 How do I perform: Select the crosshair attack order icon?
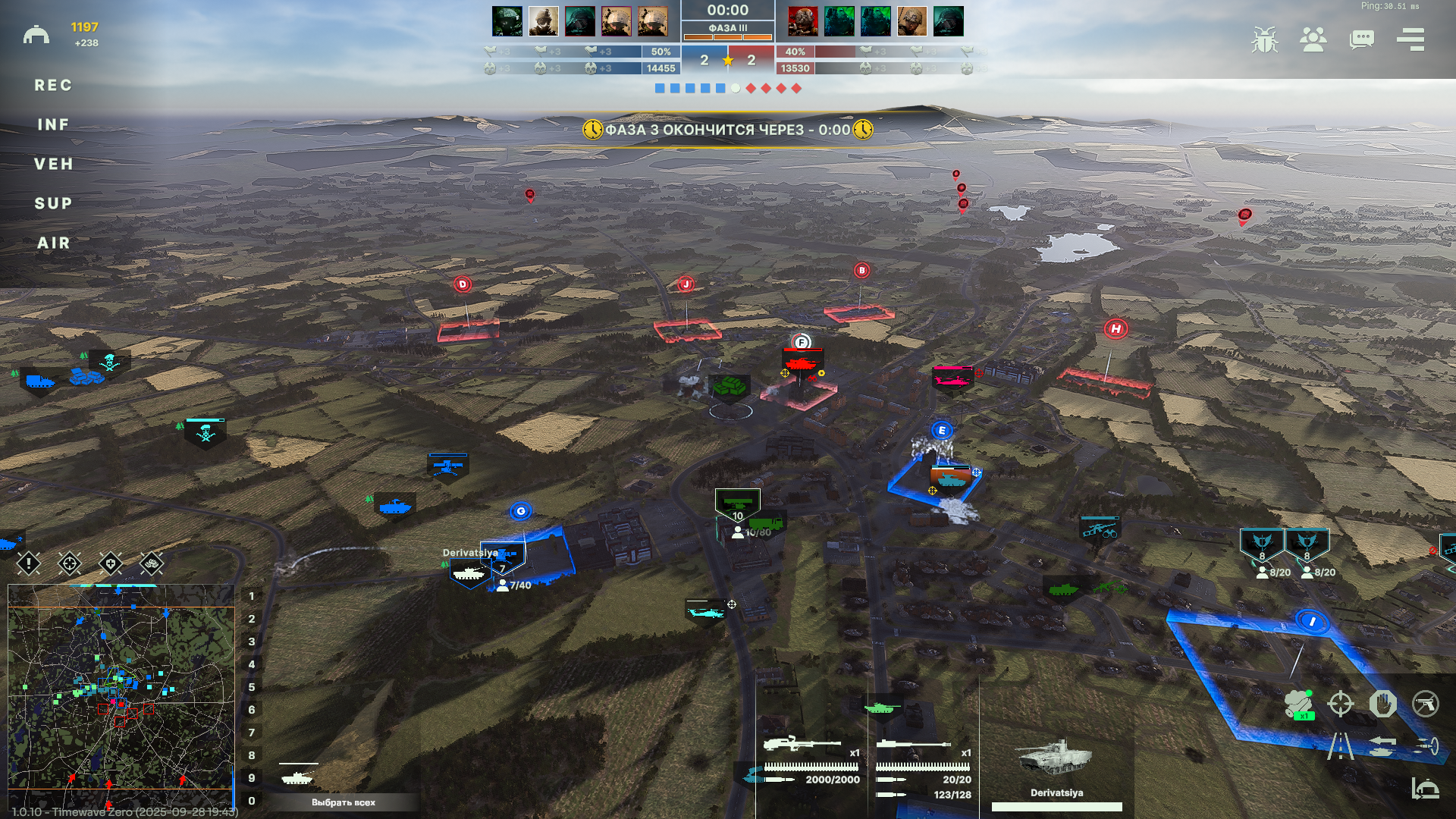[1341, 704]
